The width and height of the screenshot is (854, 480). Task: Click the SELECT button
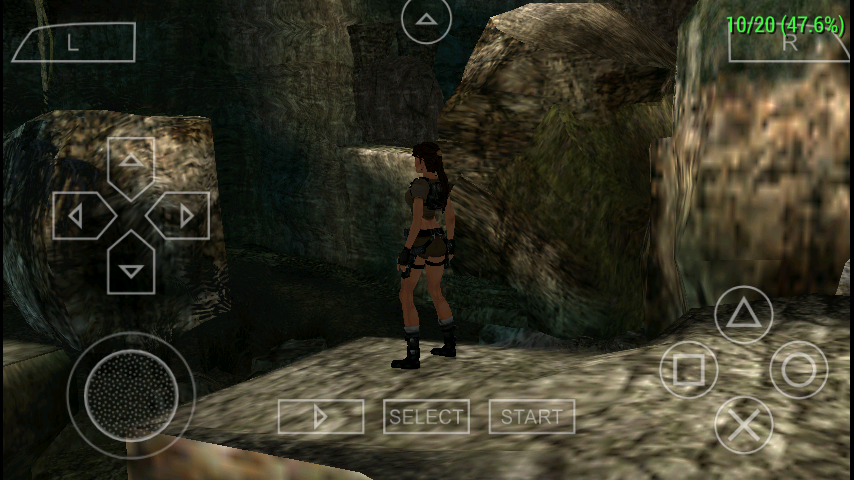pyautogui.click(x=426, y=417)
